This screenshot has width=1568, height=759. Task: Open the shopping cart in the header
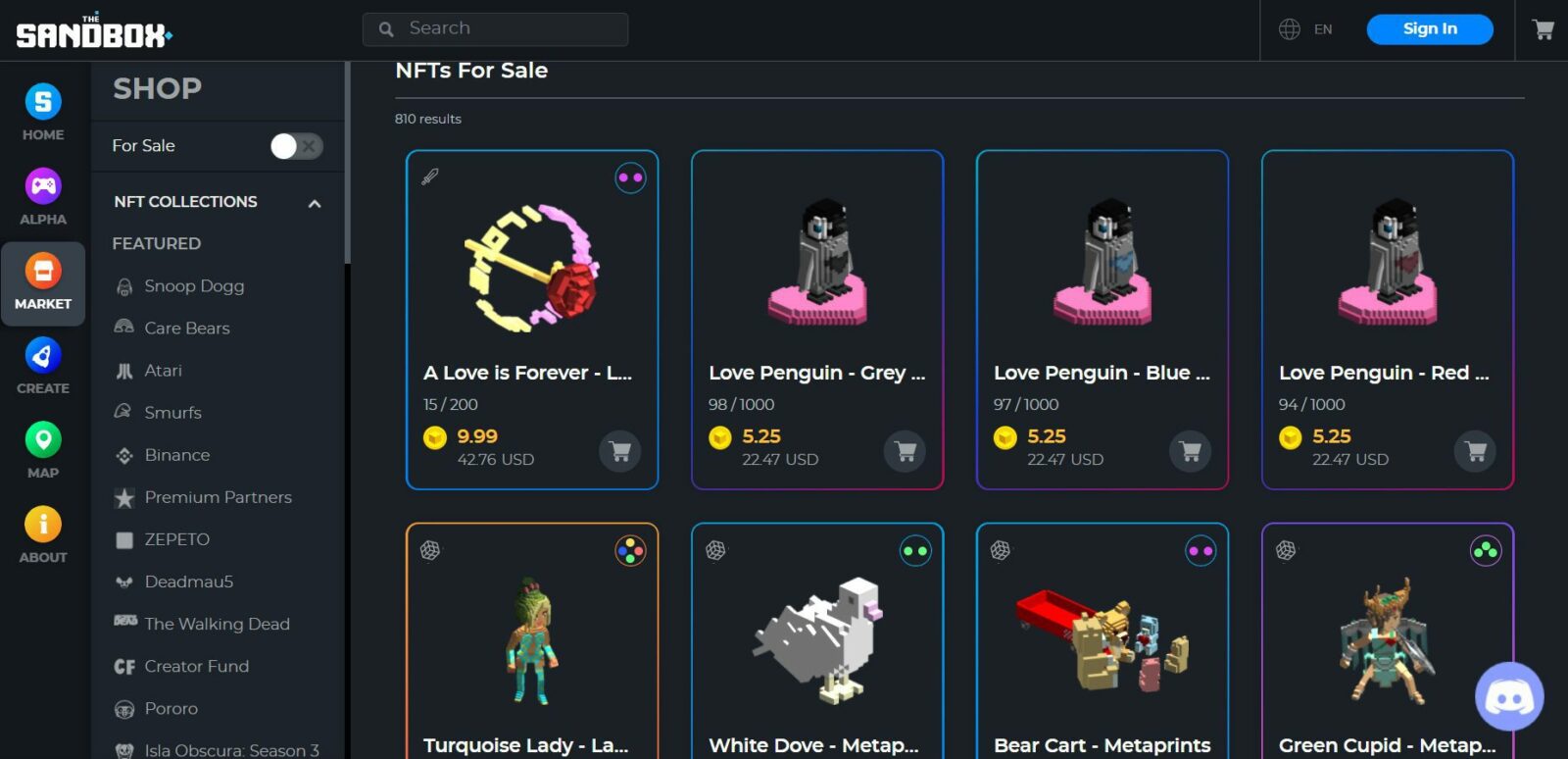coord(1543,29)
